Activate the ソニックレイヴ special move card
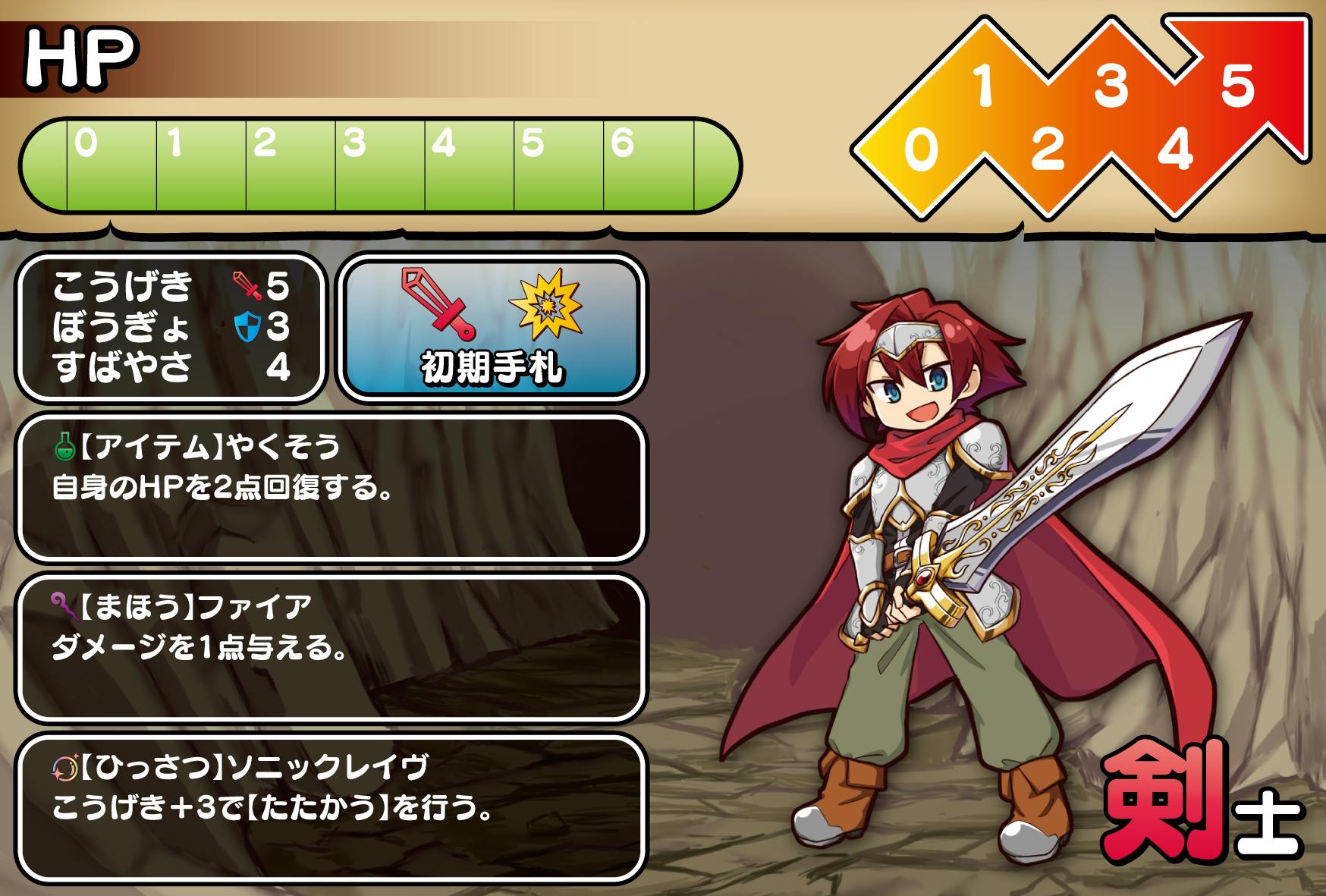The width and height of the screenshot is (1326, 896). tap(331, 809)
